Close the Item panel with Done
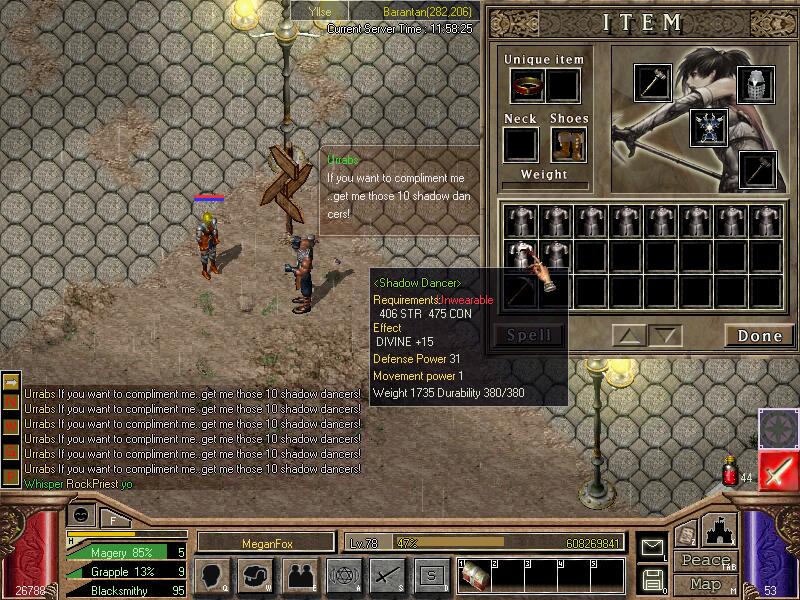The width and height of the screenshot is (800, 600). tap(759, 336)
